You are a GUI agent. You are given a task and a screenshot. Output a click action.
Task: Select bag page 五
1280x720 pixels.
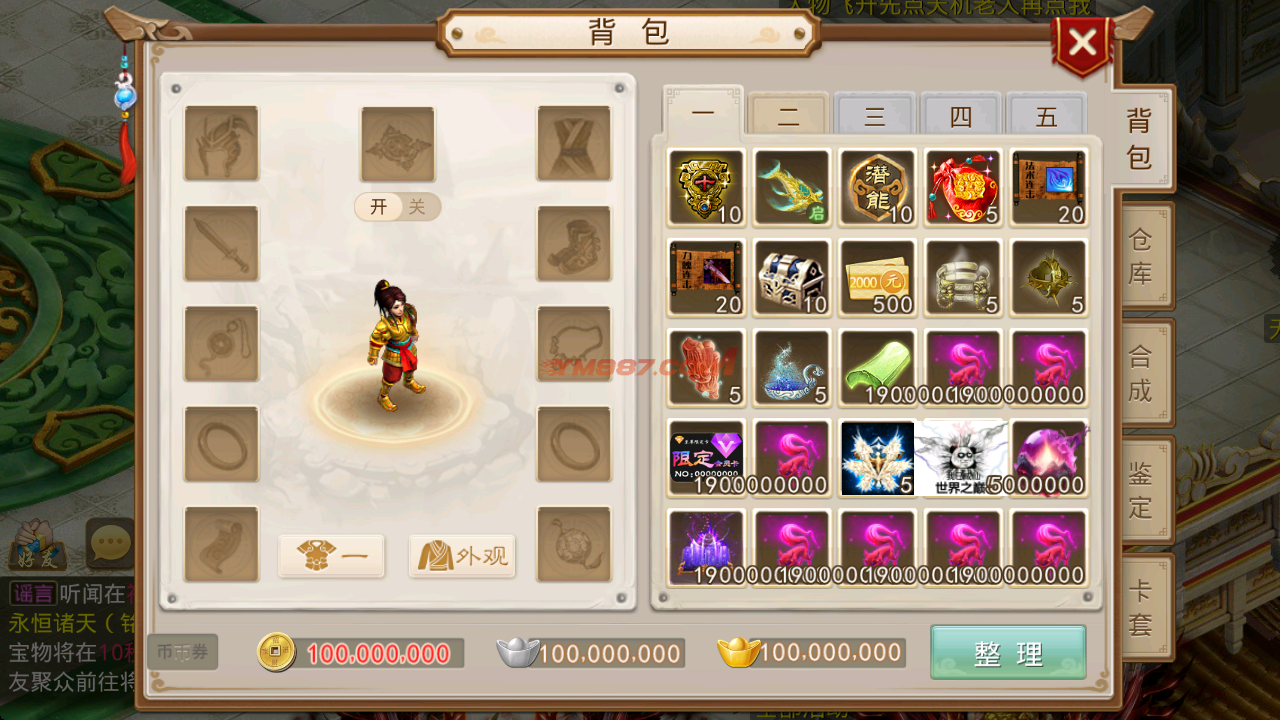(1046, 117)
